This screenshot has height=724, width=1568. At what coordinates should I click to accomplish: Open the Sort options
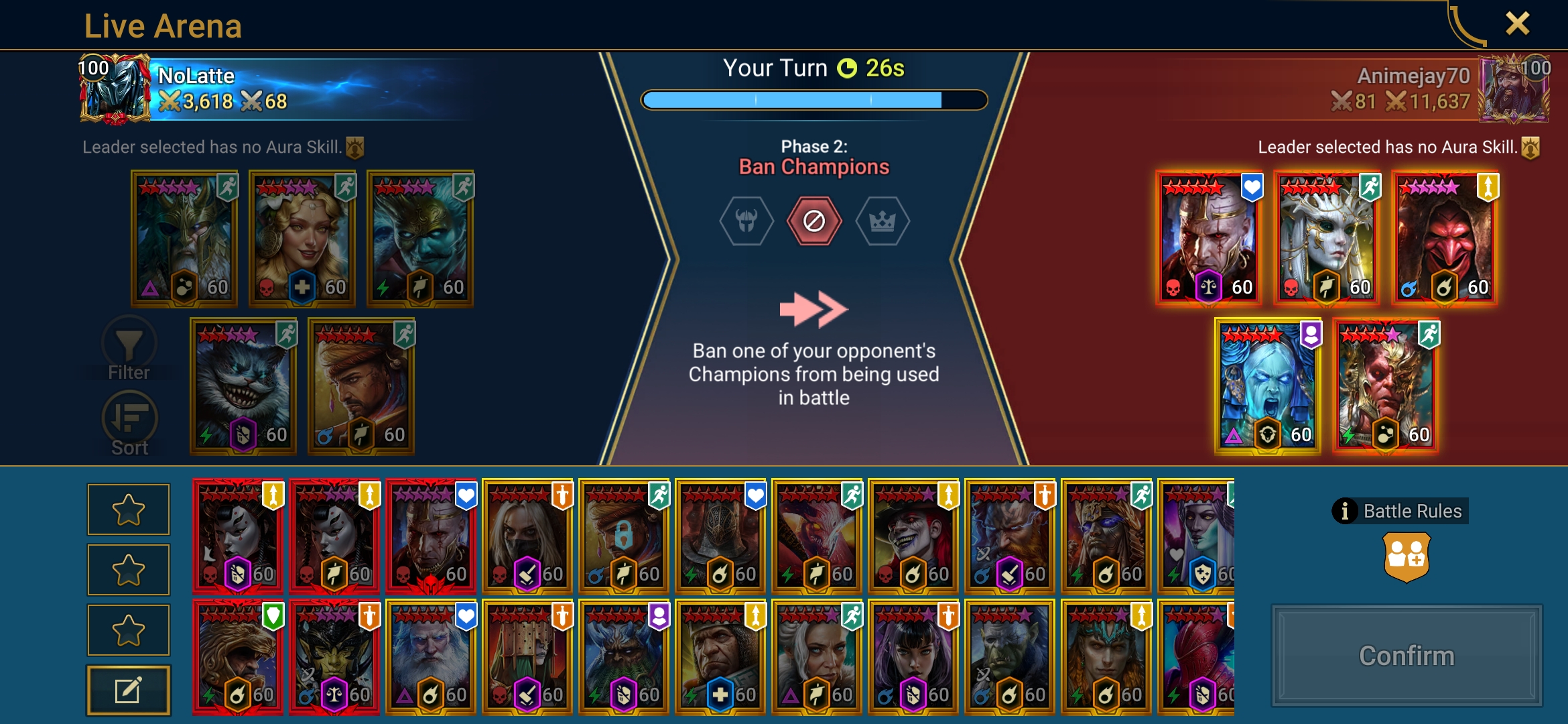[129, 422]
